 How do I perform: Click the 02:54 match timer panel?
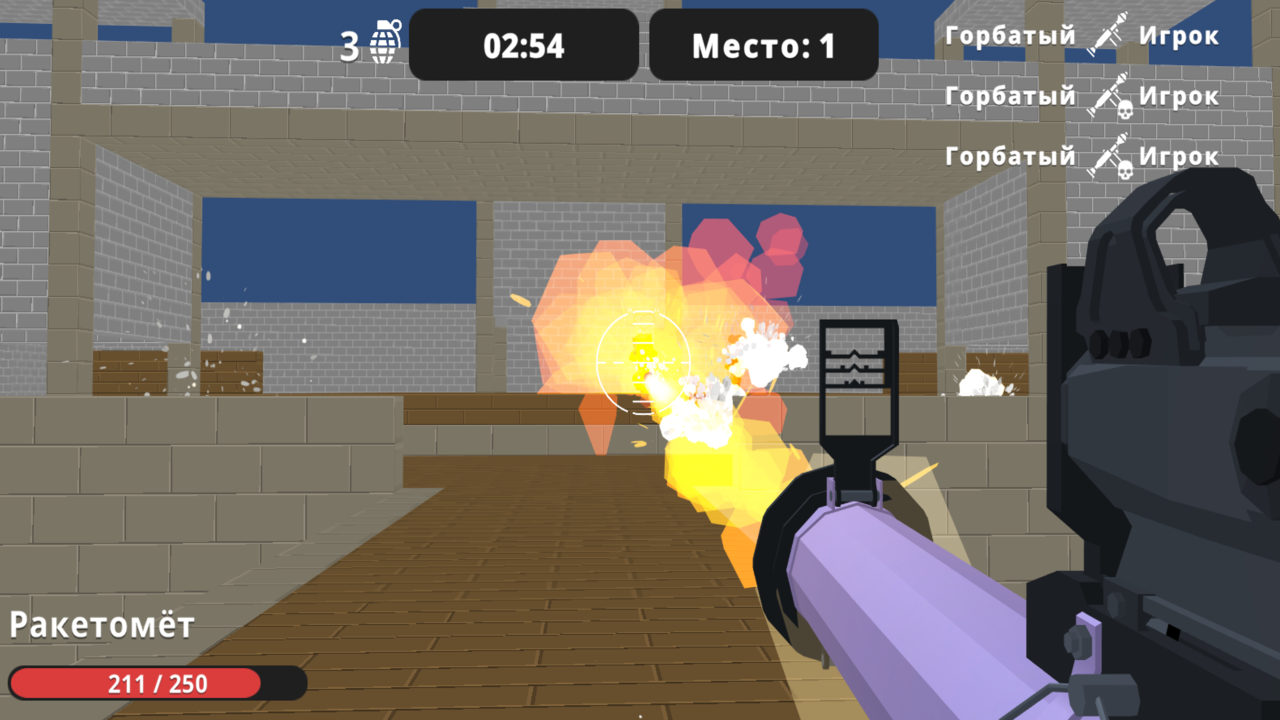522,44
